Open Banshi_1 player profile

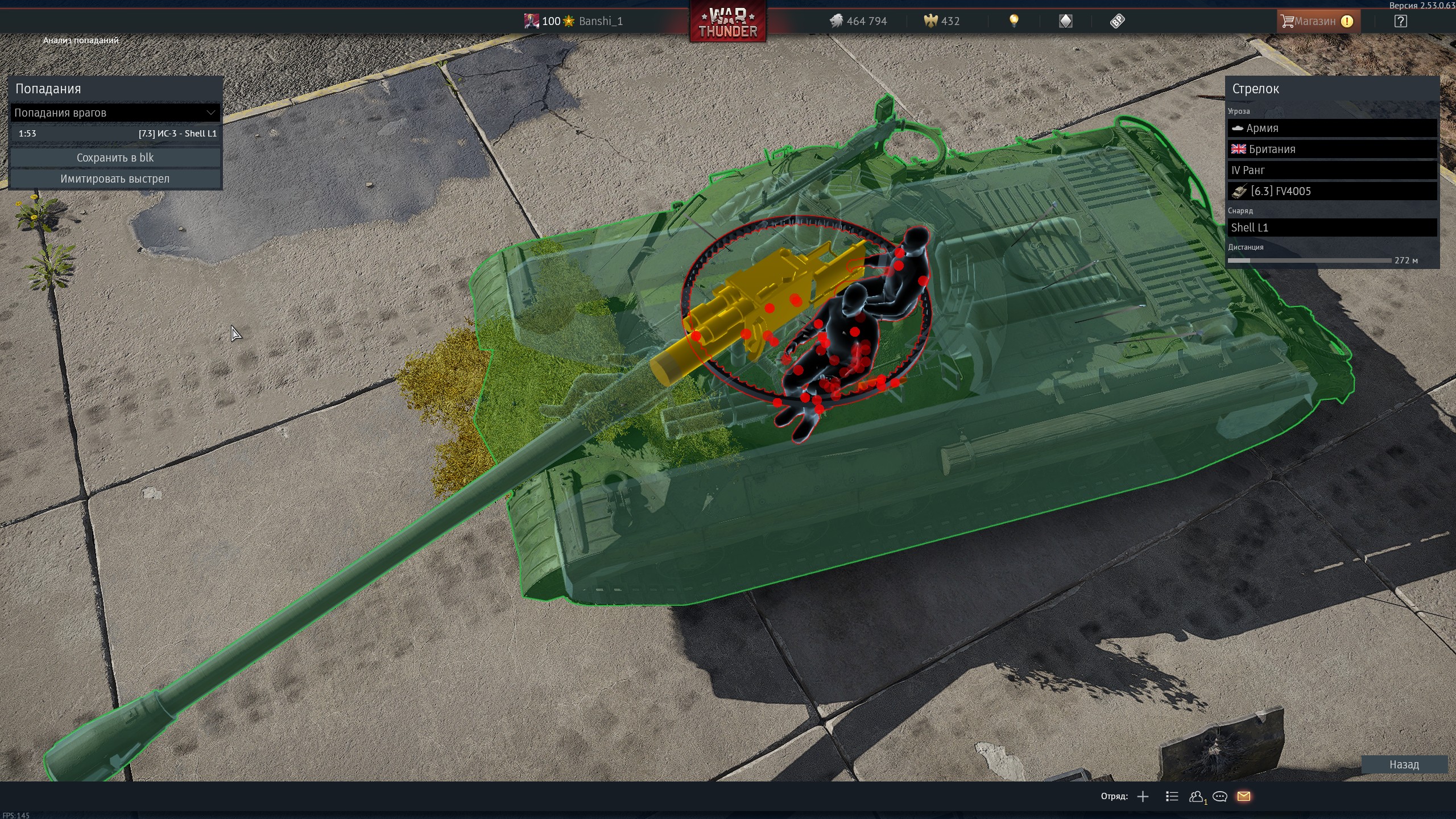(x=600, y=22)
